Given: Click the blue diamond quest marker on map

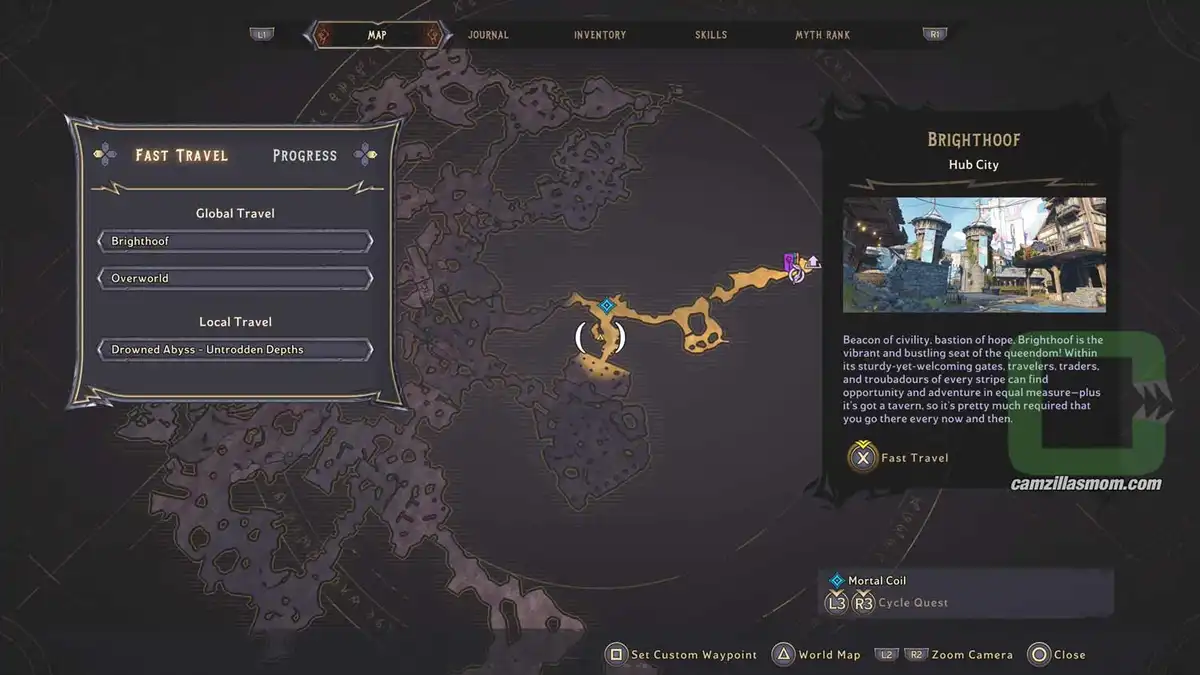Looking at the screenshot, I should 605,305.
